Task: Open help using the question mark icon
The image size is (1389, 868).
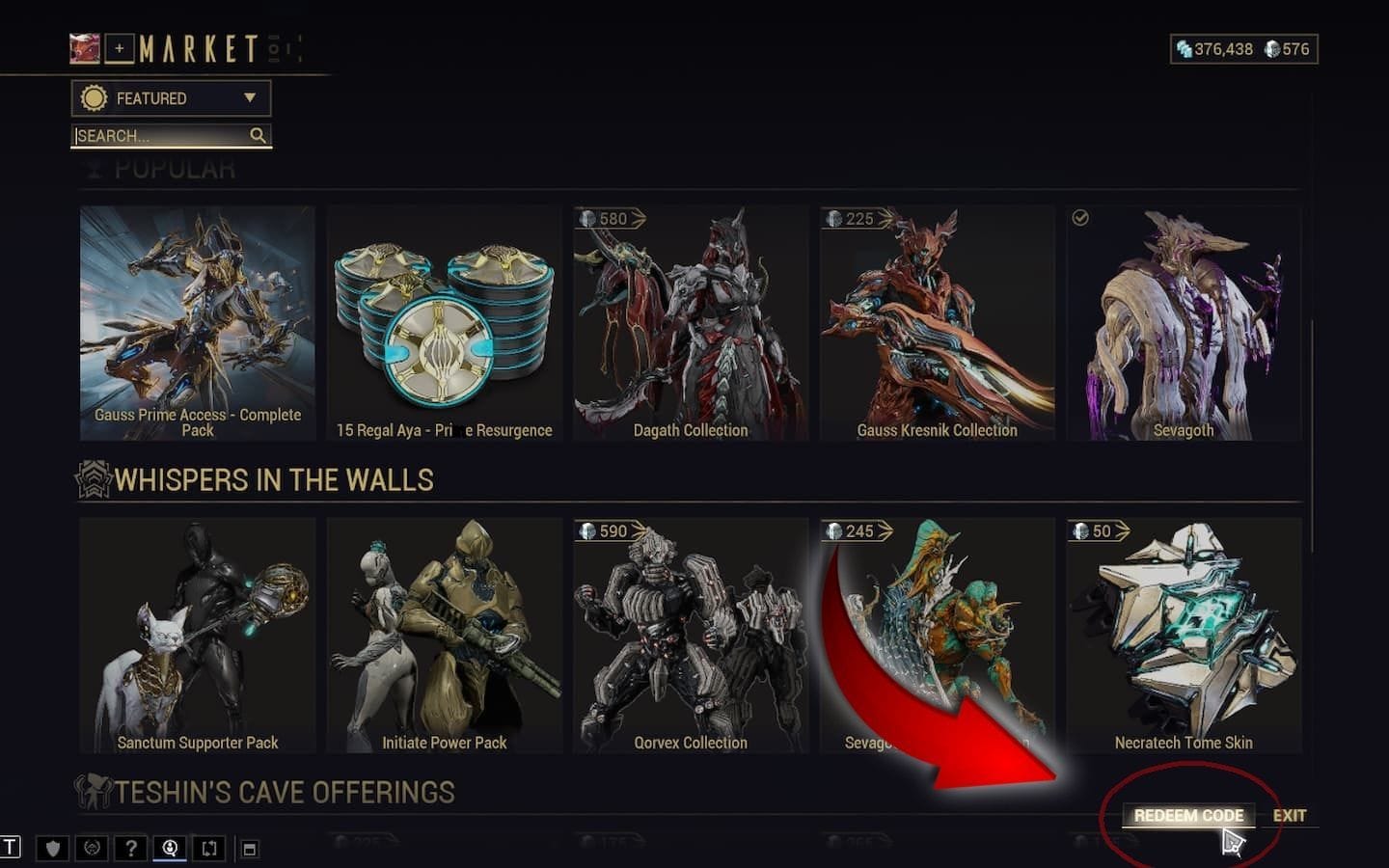Action: 130,849
